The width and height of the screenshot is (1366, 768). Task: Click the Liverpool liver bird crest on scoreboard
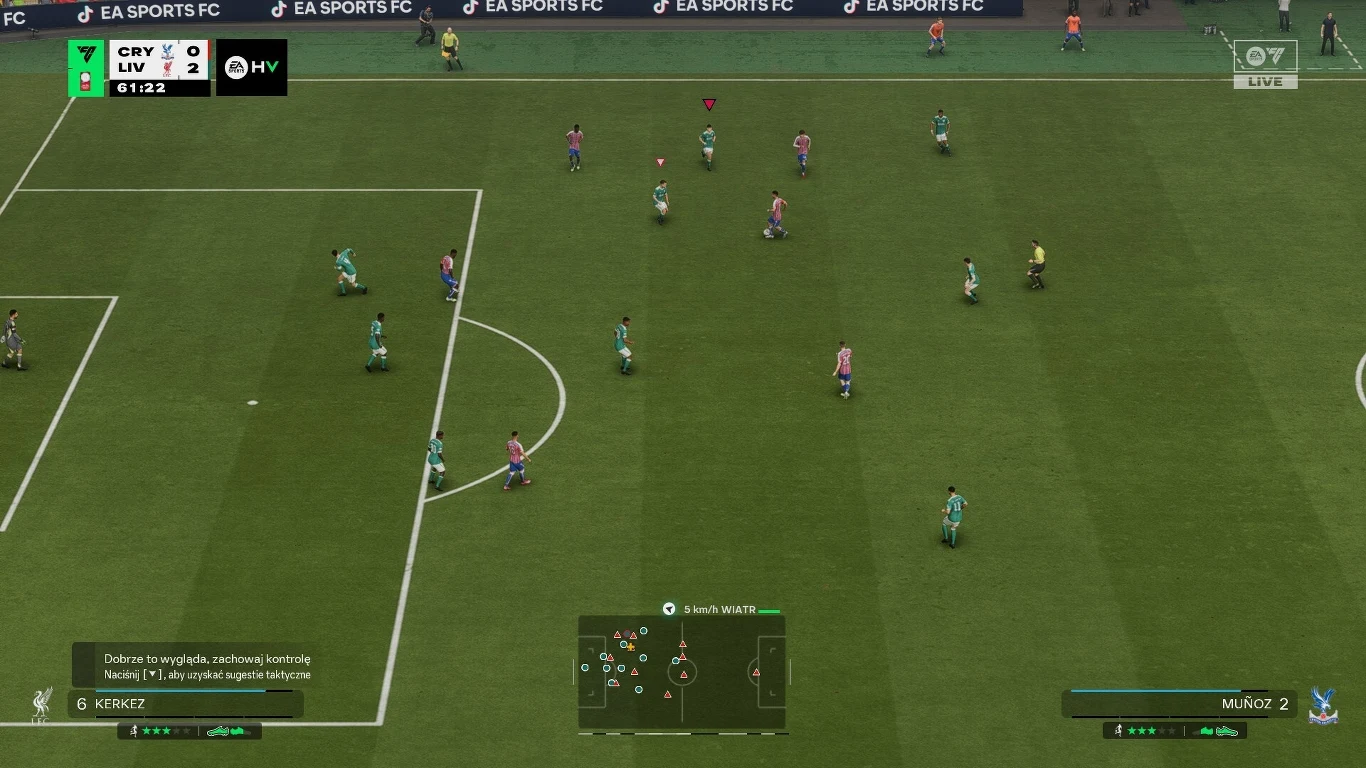click(167, 69)
